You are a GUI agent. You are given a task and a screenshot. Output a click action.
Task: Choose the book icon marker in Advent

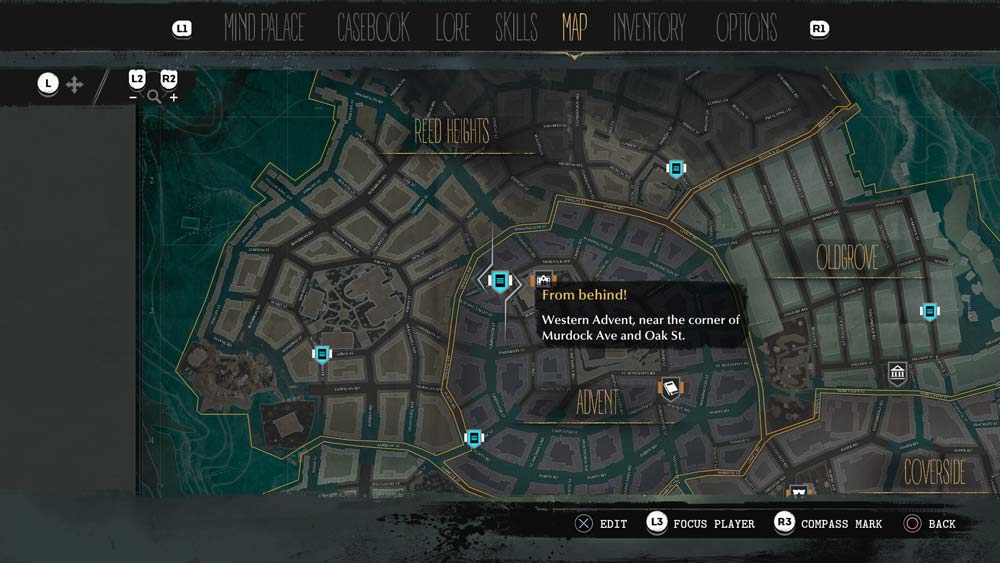coord(670,389)
